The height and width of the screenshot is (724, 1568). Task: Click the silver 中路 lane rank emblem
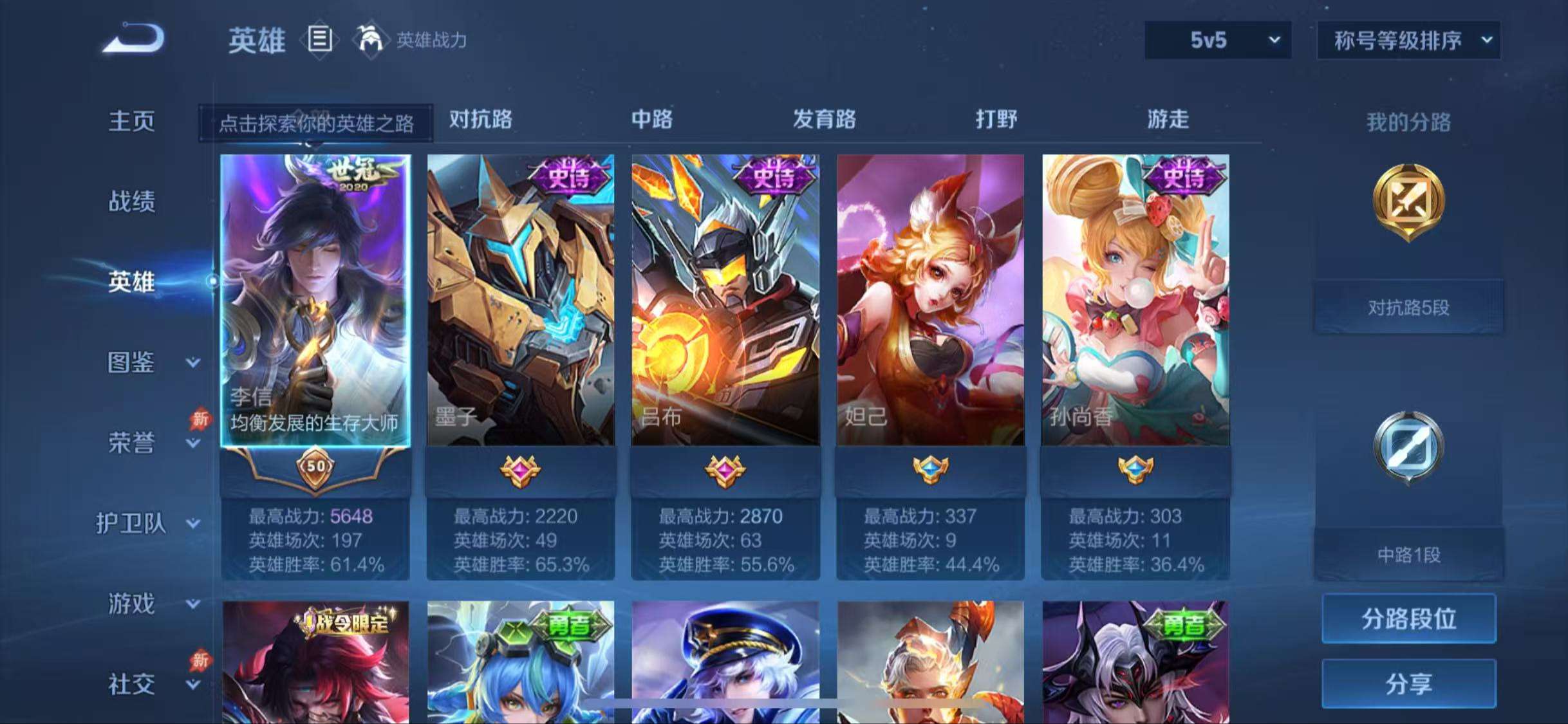coord(1409,449)
